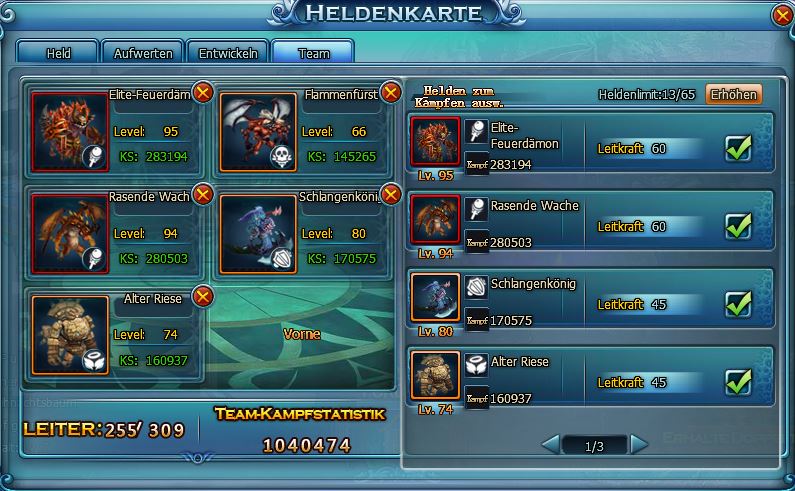The image size is (795, 491).
Task: Toggle Rasende Wache checkbox in hero list
Action: [x=738, y=226]
